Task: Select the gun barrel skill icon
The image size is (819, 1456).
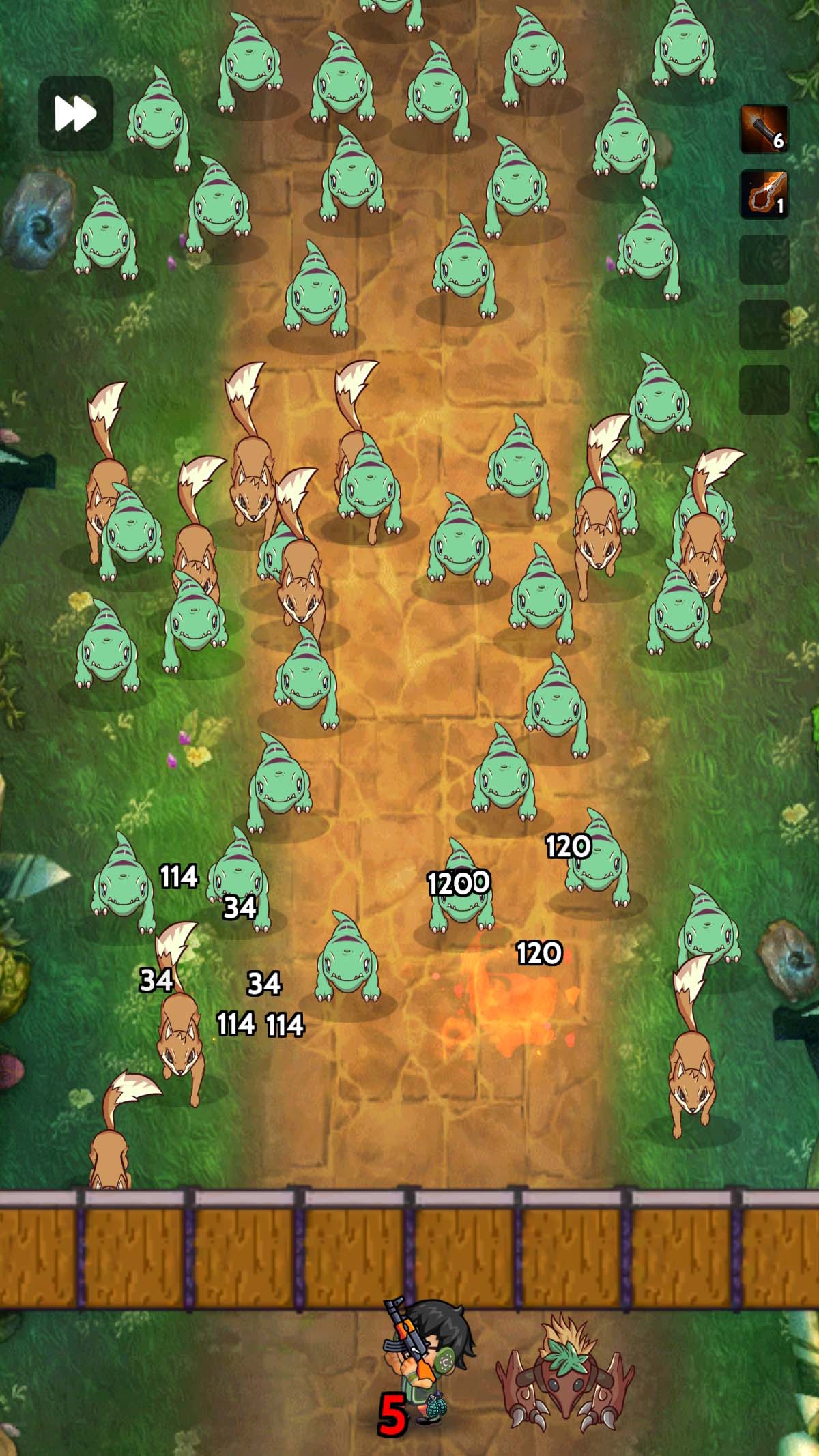Action: pos(764,129)
